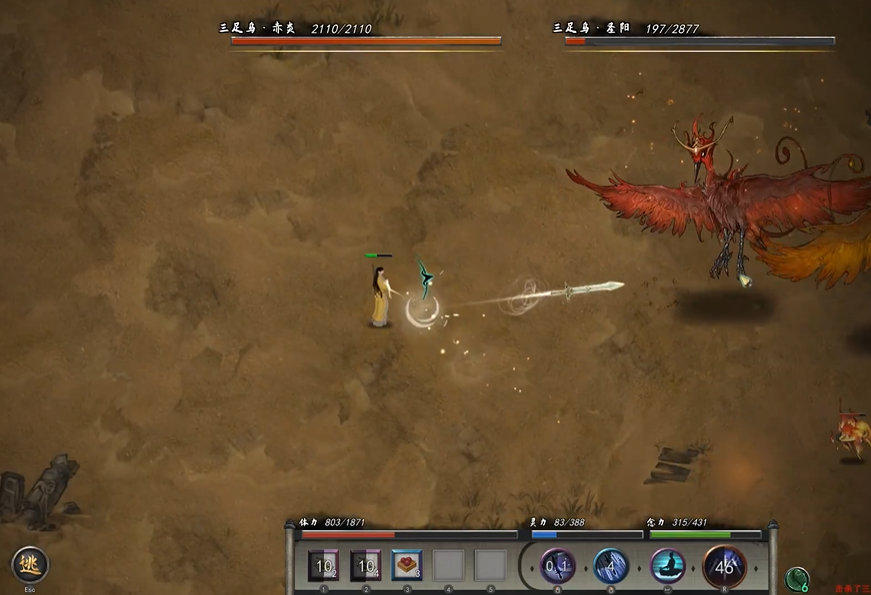Activate the blue skill showing cooldown 4
Screen dimensions: 871x595
tap(611, 567)
